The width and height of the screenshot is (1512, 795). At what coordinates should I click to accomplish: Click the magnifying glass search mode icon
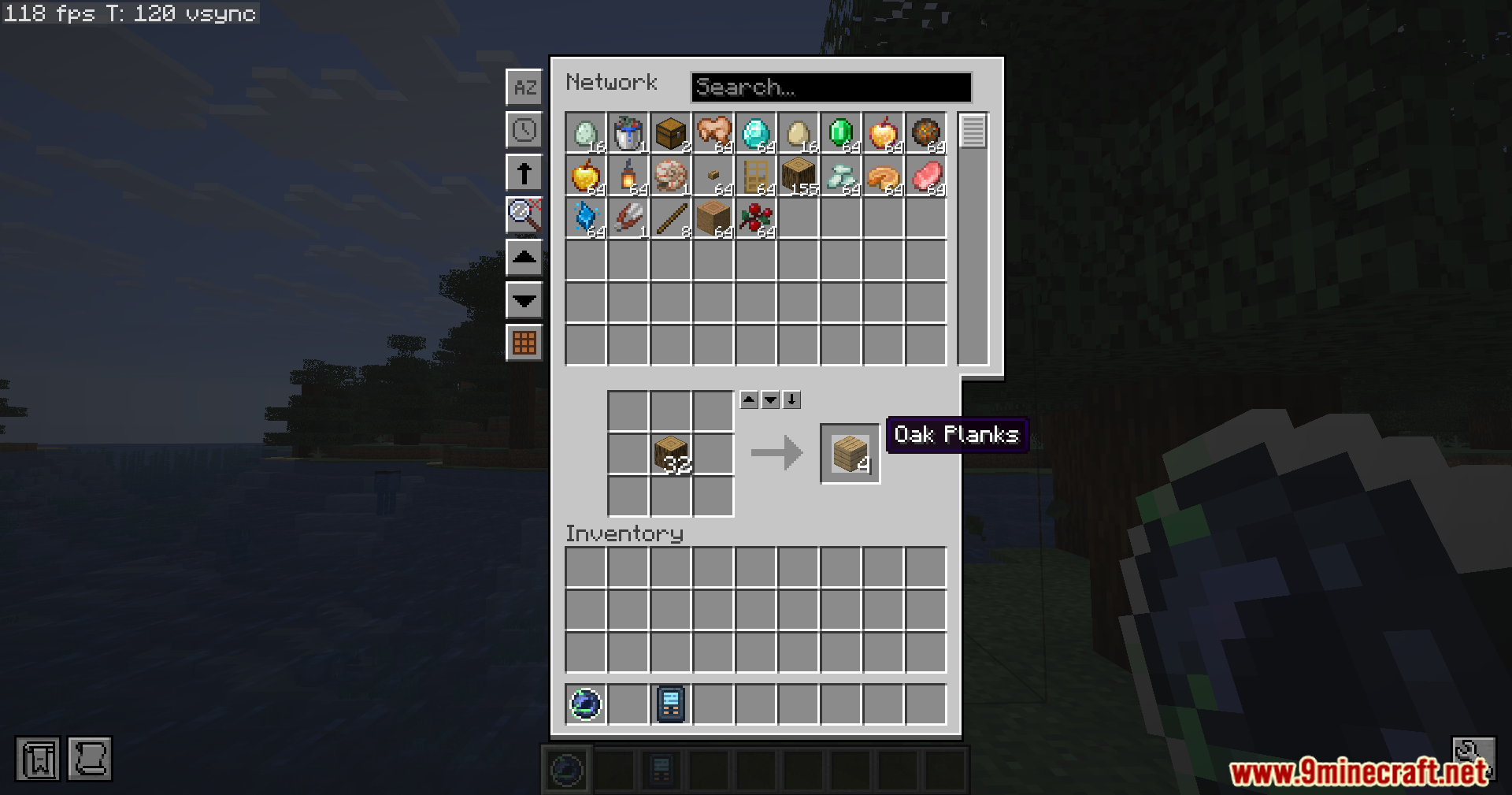524,215
